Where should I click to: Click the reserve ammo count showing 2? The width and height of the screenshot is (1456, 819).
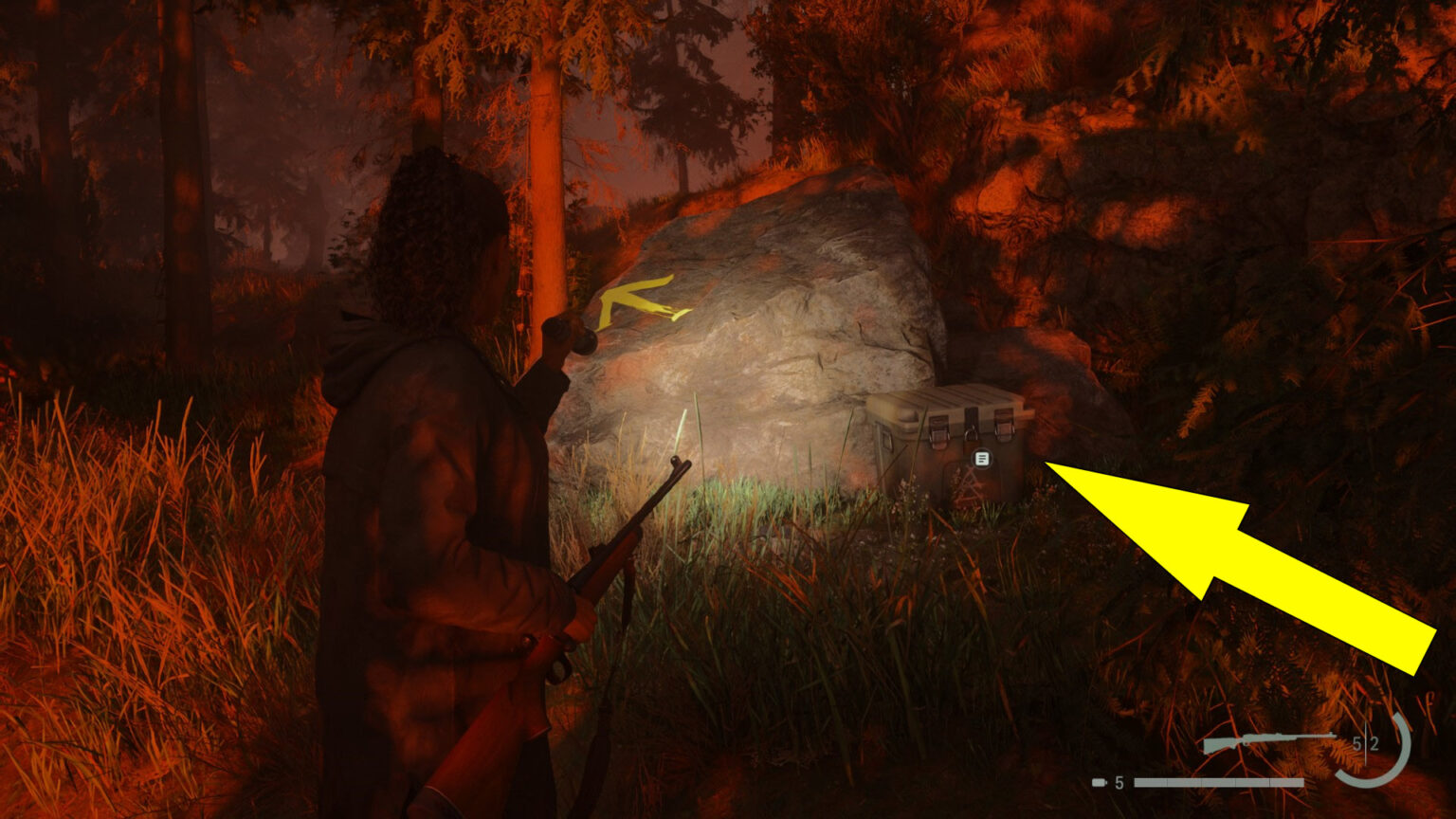point(1374,742)
